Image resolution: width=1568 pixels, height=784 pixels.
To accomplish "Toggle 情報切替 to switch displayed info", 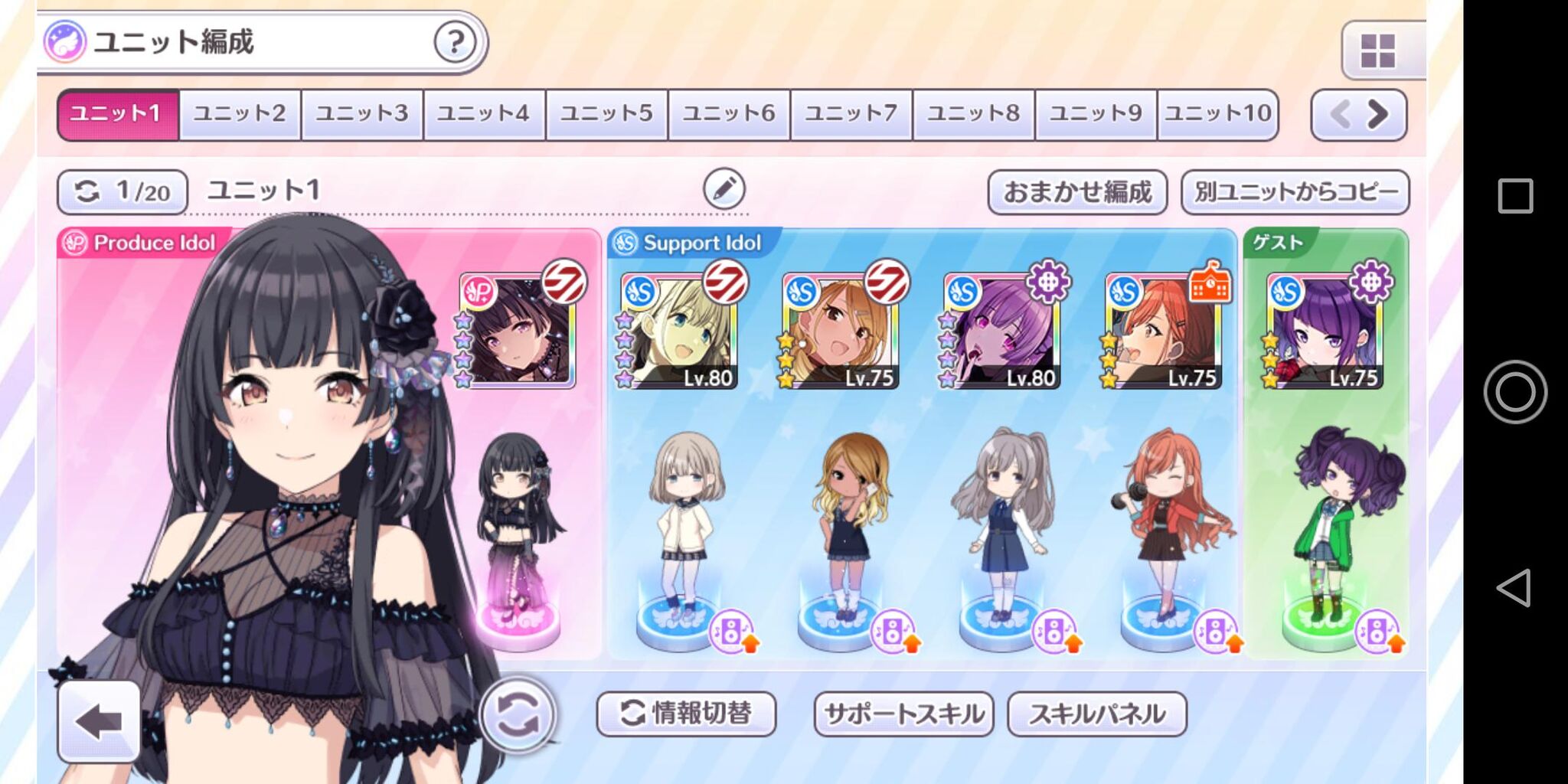I will tap(688, 714).
